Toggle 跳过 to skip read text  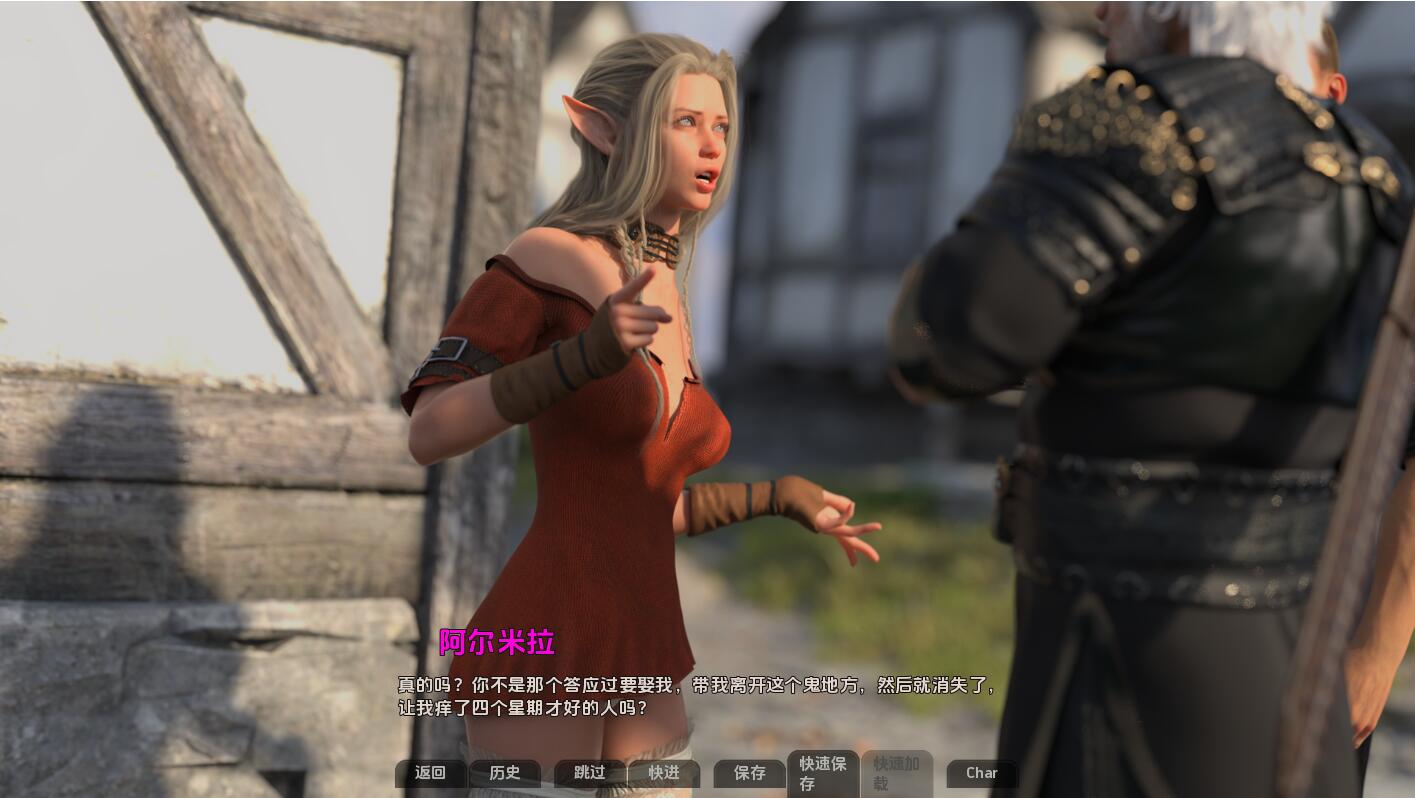pyautogui.click(x=588, y=773)
